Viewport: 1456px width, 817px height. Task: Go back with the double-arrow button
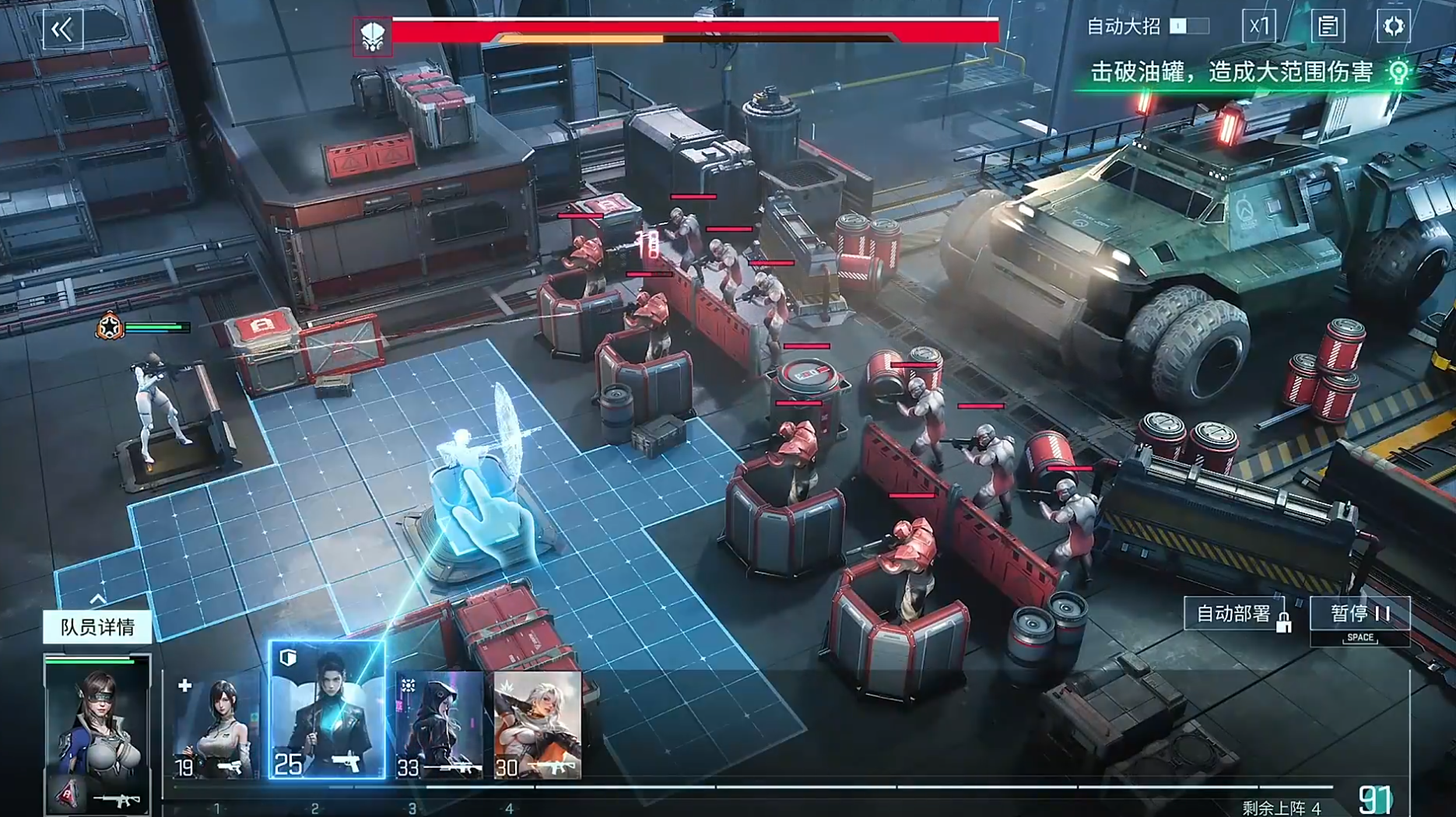pos(62,30)
